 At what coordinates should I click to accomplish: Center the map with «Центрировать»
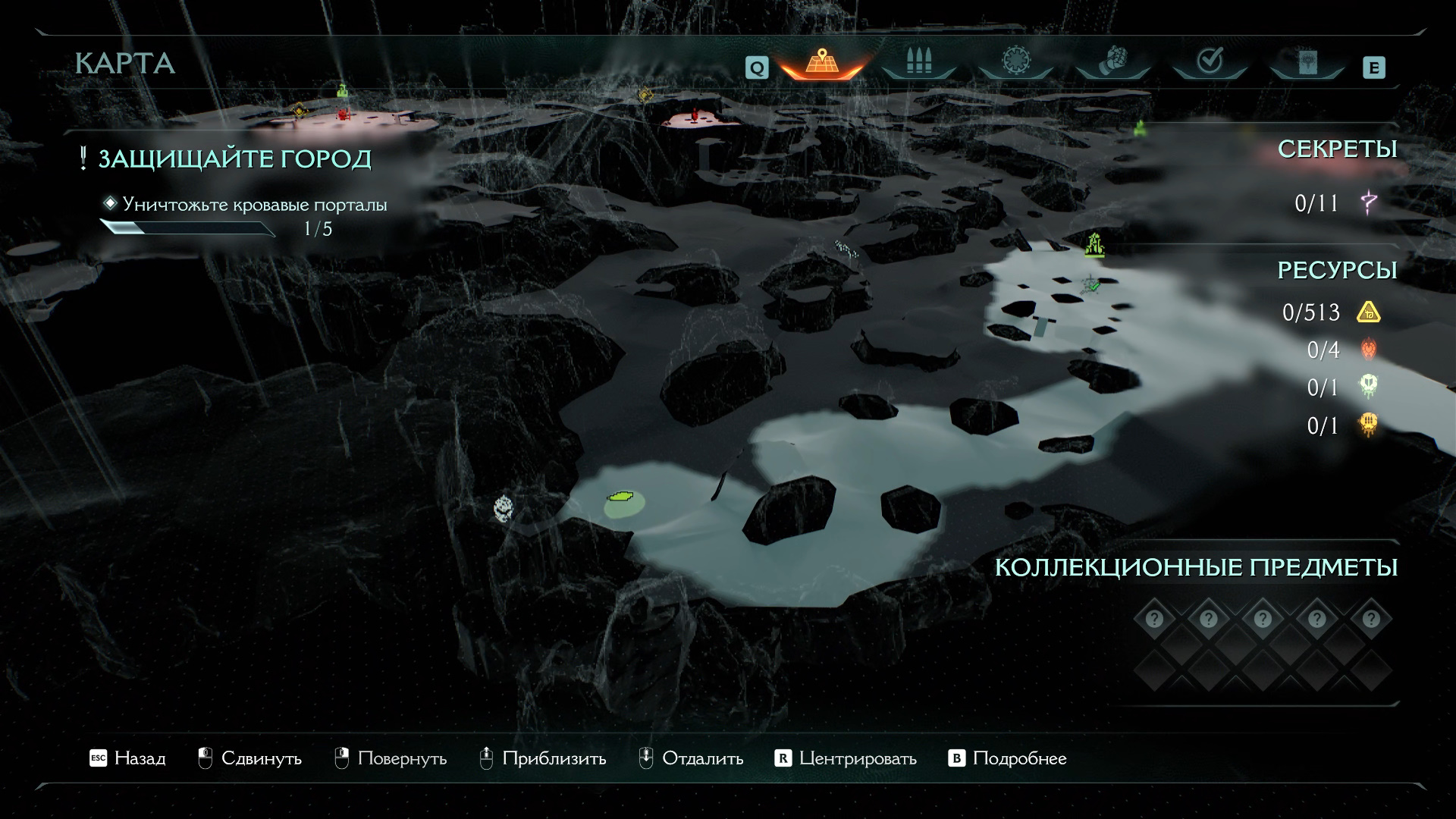(x=846, y=758)
